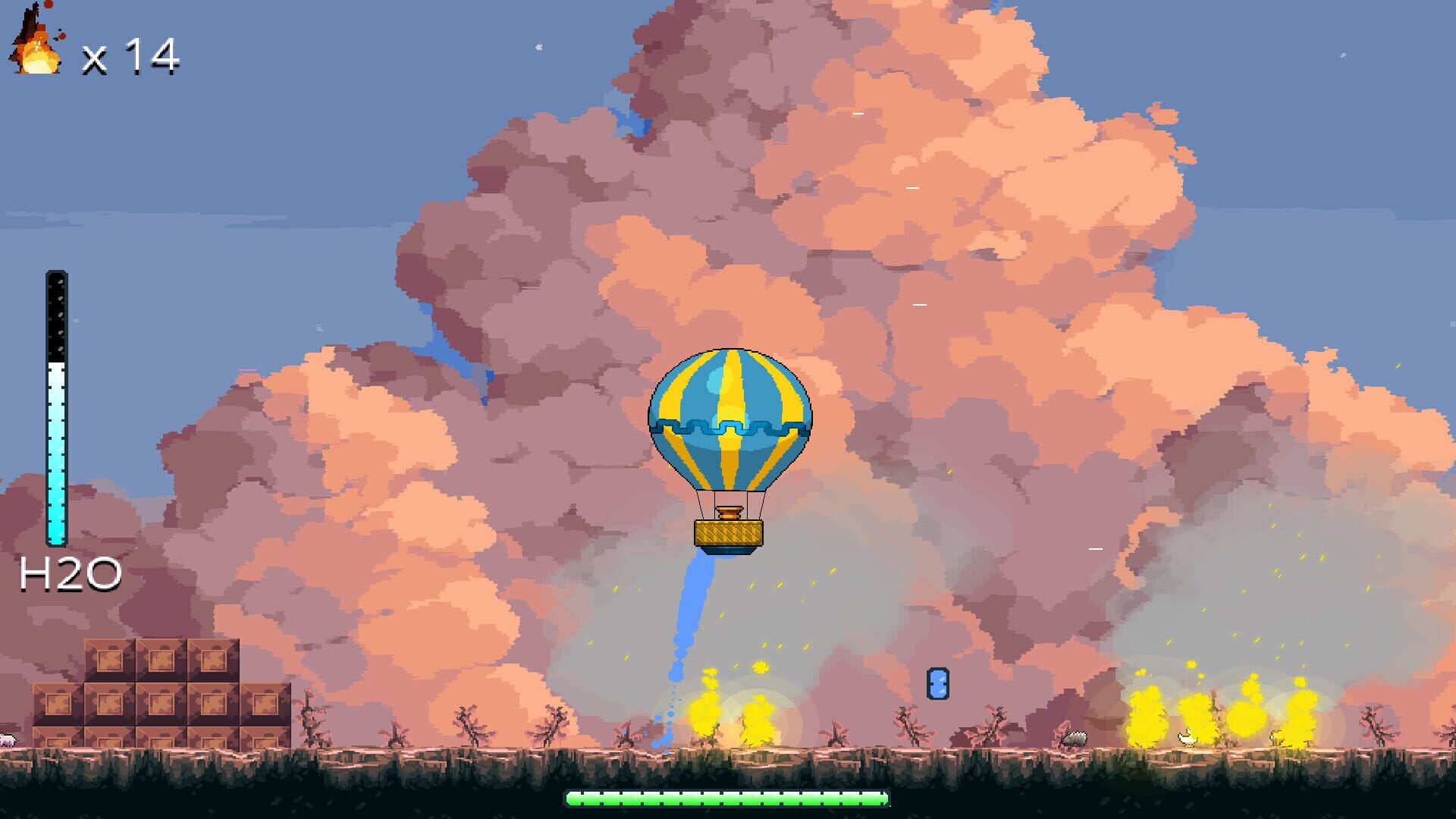Click the green progress bar at the bottom
The image size is (1456, 819).
[x=726, y=798]
